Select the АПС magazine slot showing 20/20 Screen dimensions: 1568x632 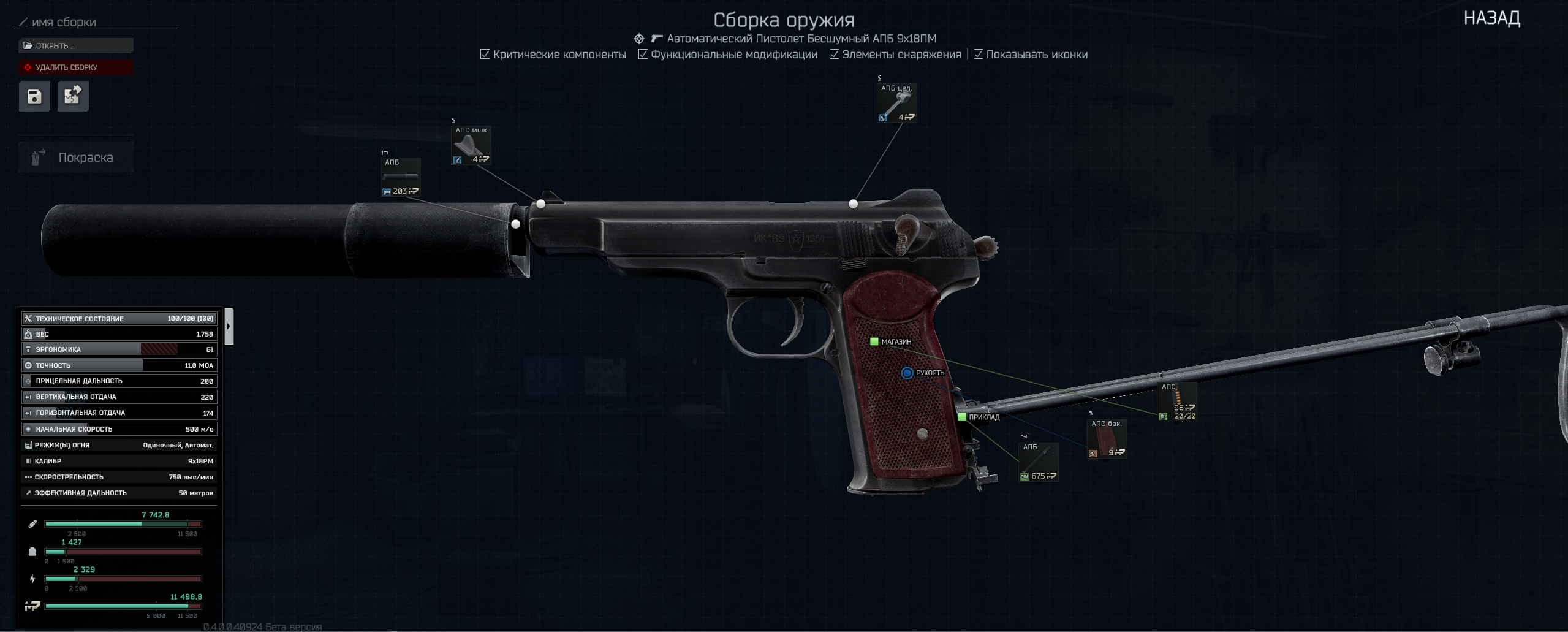pos(1176,402)
